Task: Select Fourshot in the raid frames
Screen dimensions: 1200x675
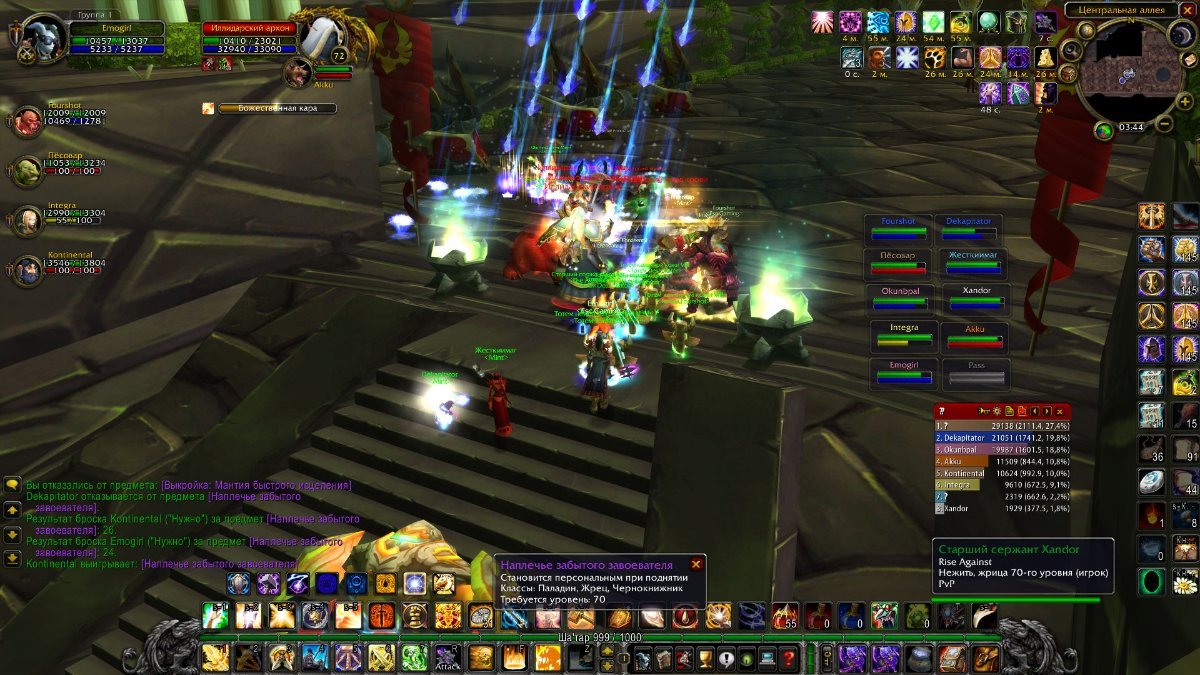Action: tap(898, 228)
